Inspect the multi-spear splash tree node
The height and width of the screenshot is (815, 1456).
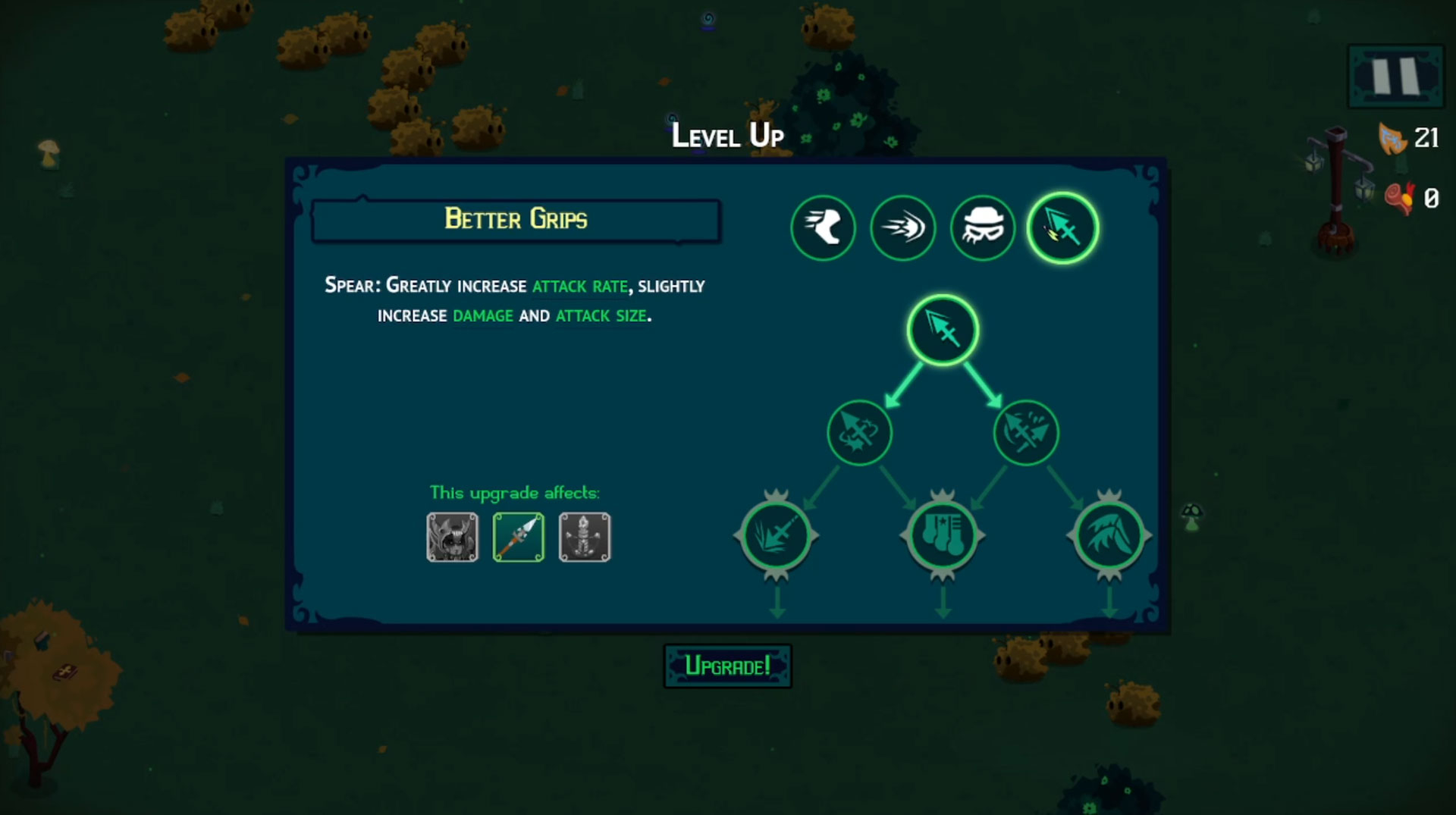tap(1026, 433)
